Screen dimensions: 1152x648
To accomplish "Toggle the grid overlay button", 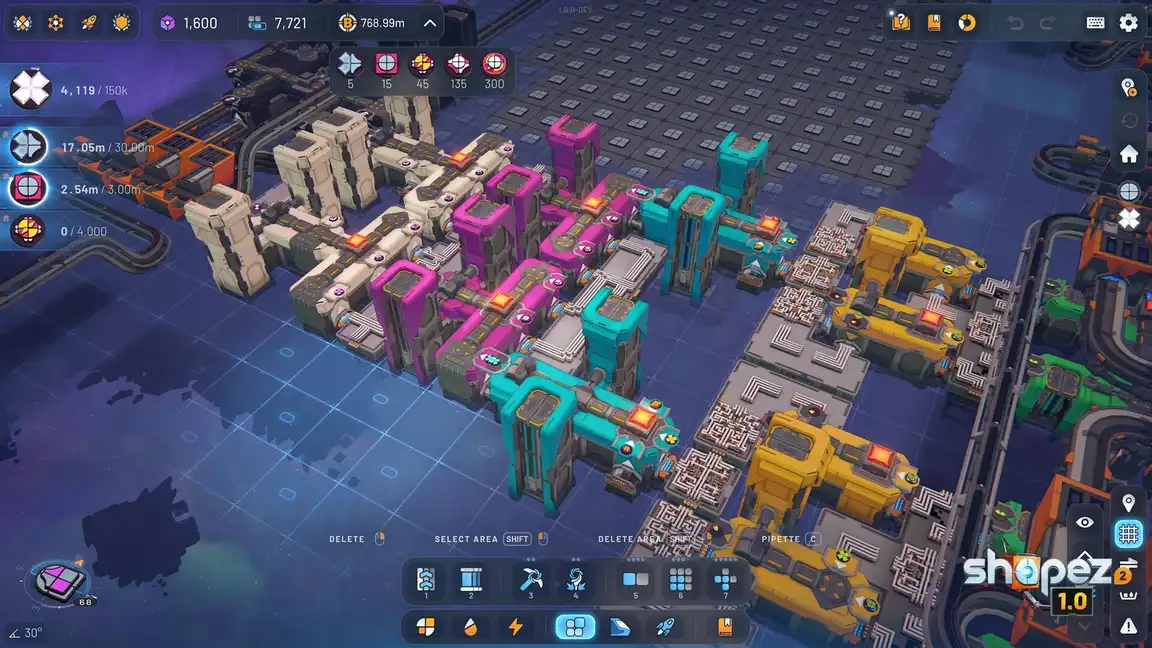I will click(1129, 534).
